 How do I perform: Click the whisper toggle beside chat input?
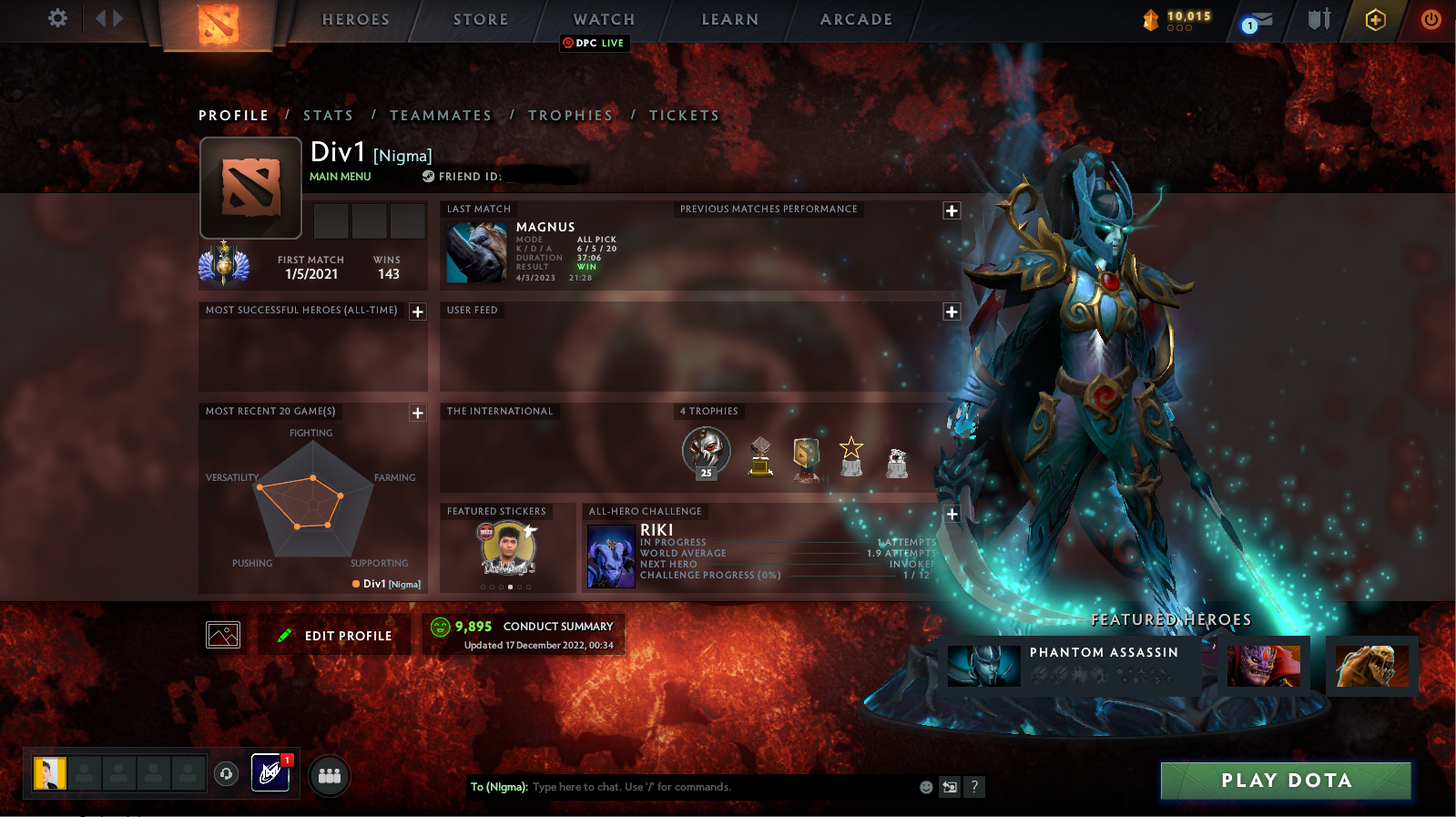click(948, 787)
